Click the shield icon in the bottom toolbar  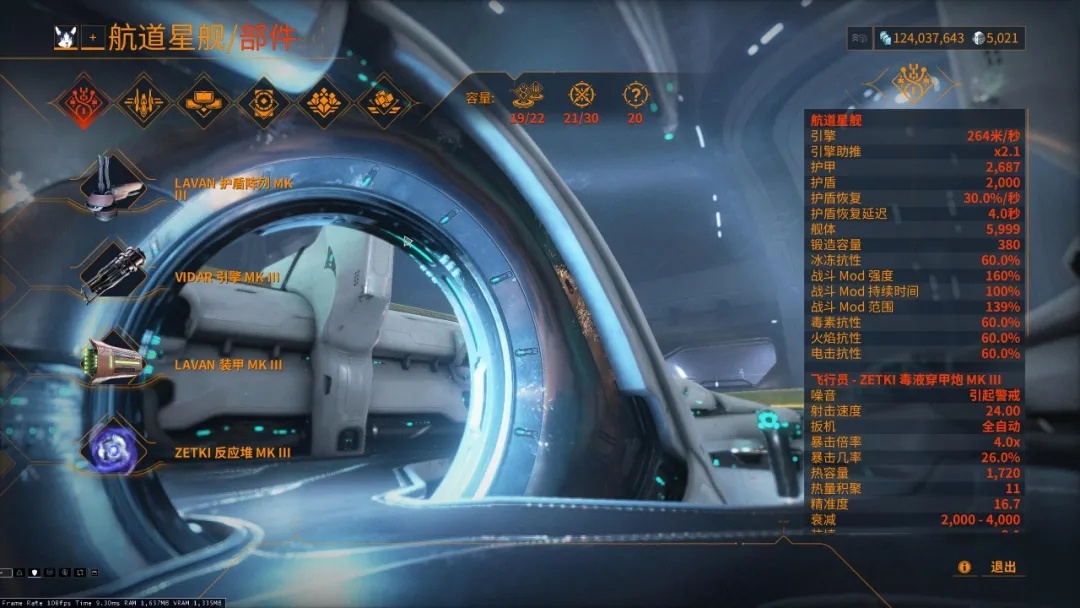pyautogui.click(x=35, y=572)
